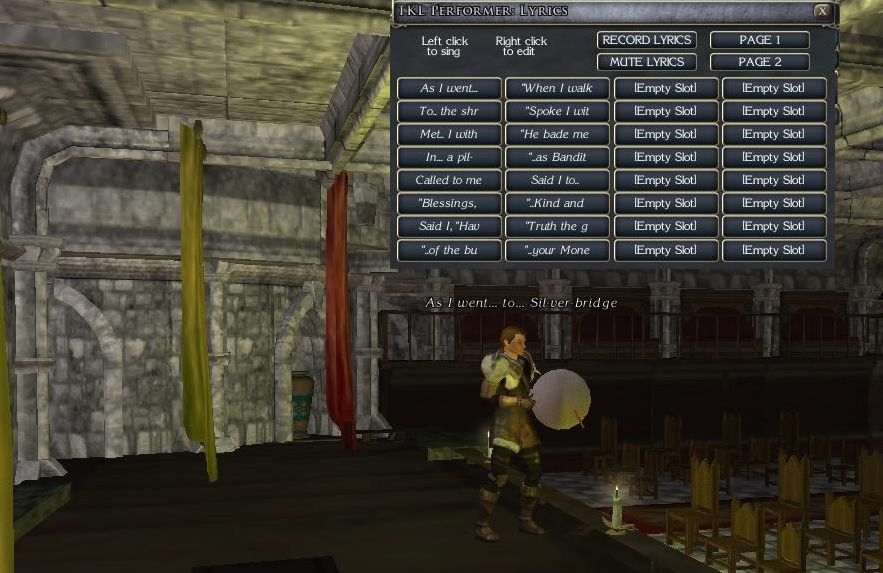Sing the "As I went..." lyric
883x573 pixels.
(x=449, y=88)
